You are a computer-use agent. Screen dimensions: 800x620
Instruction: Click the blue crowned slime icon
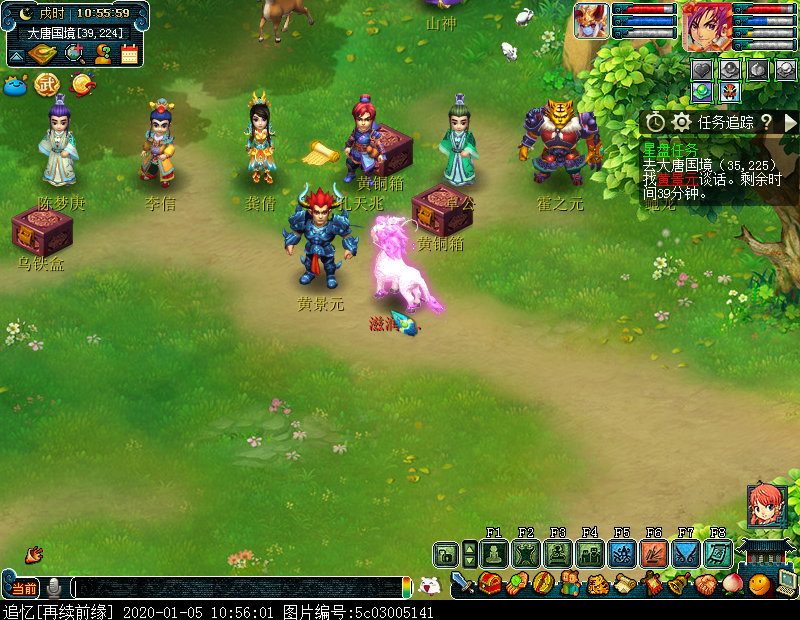click(15, 86)
